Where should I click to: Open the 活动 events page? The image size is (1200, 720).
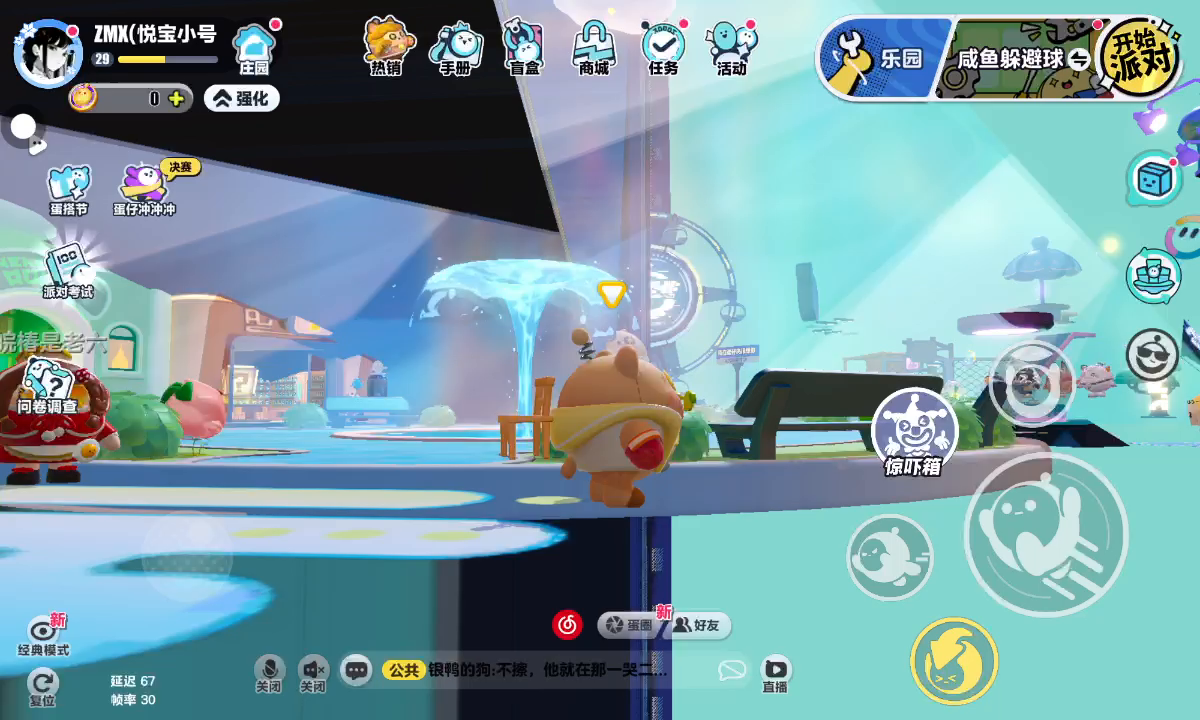tap(732, 47)
